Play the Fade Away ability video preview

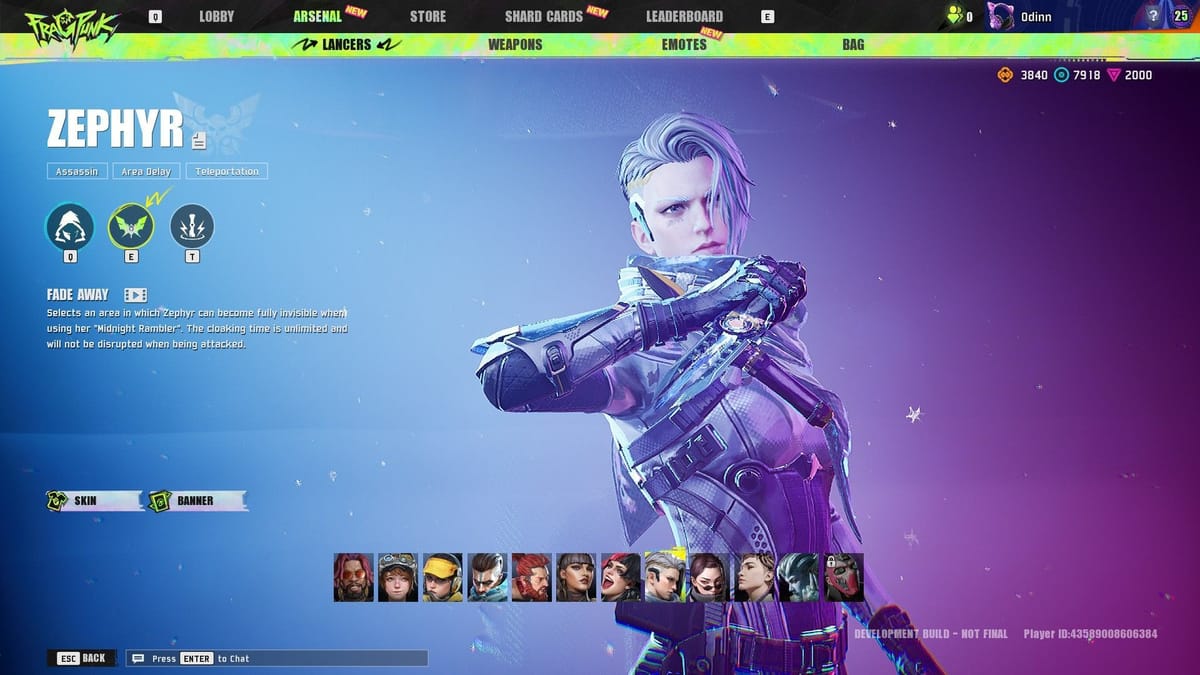click(x=135, y=295)
